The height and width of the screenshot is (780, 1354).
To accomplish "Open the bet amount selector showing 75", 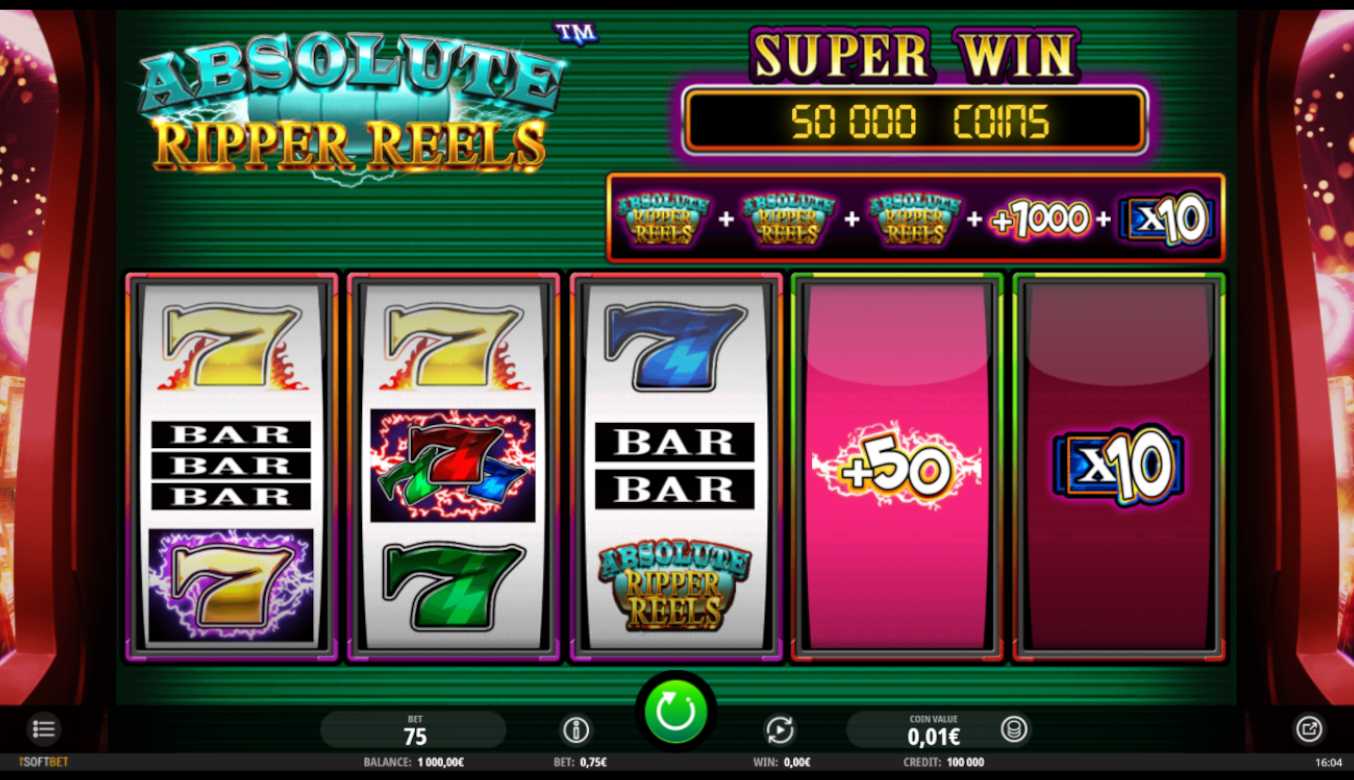I will (x=414, y=731).
